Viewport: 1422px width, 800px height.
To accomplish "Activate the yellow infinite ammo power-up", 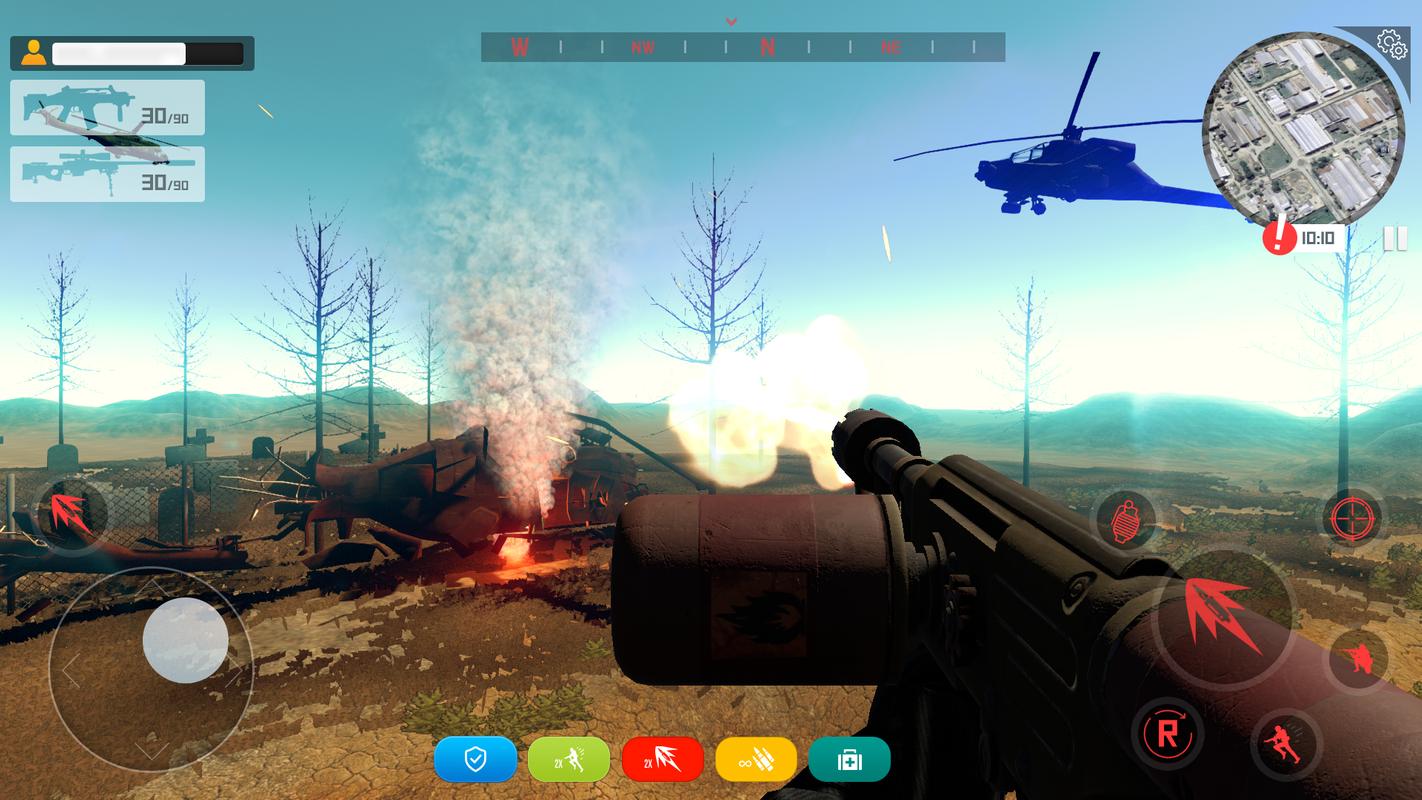I will (x=756, y=760).
